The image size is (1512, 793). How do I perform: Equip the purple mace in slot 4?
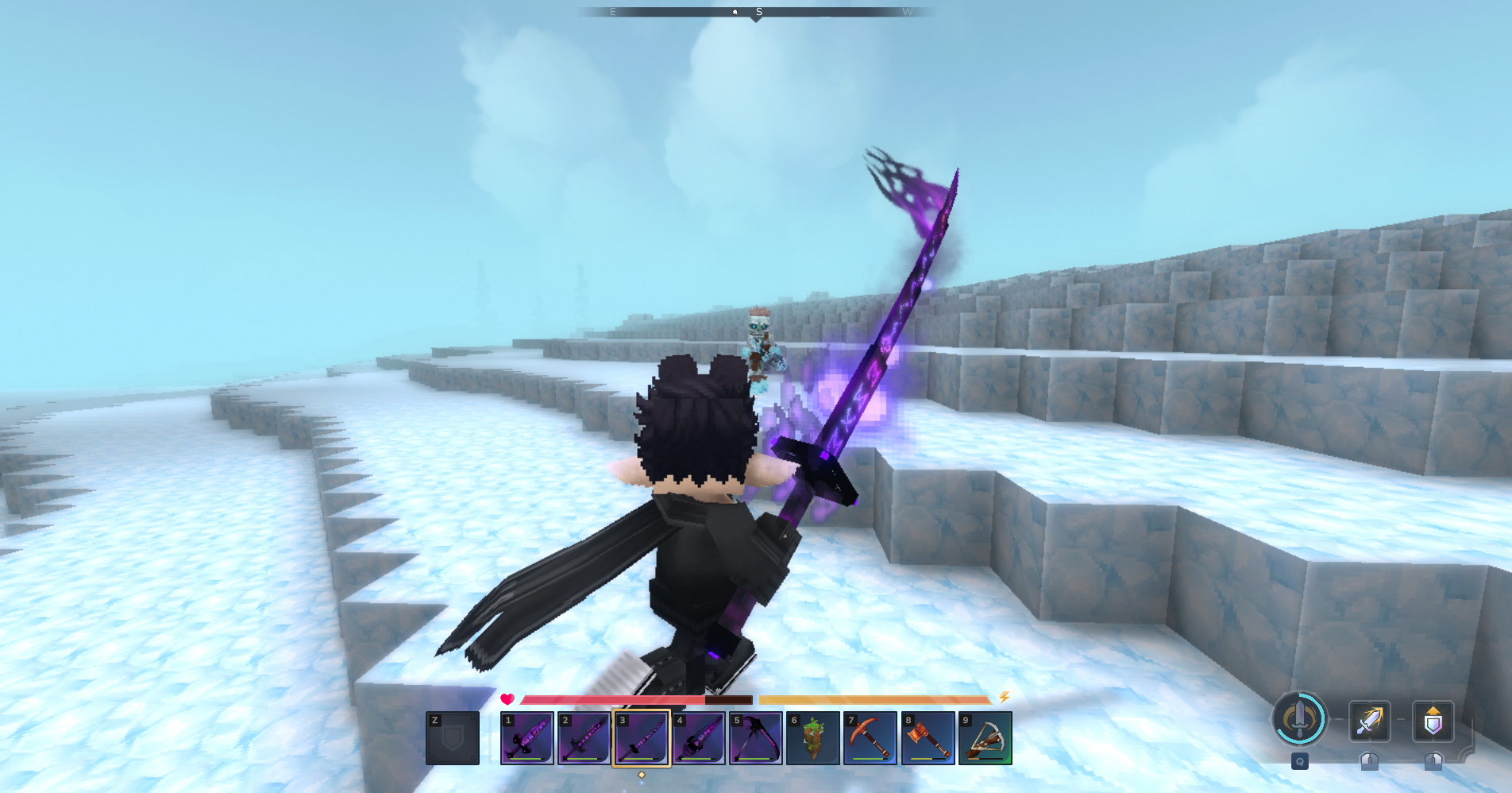699,738
